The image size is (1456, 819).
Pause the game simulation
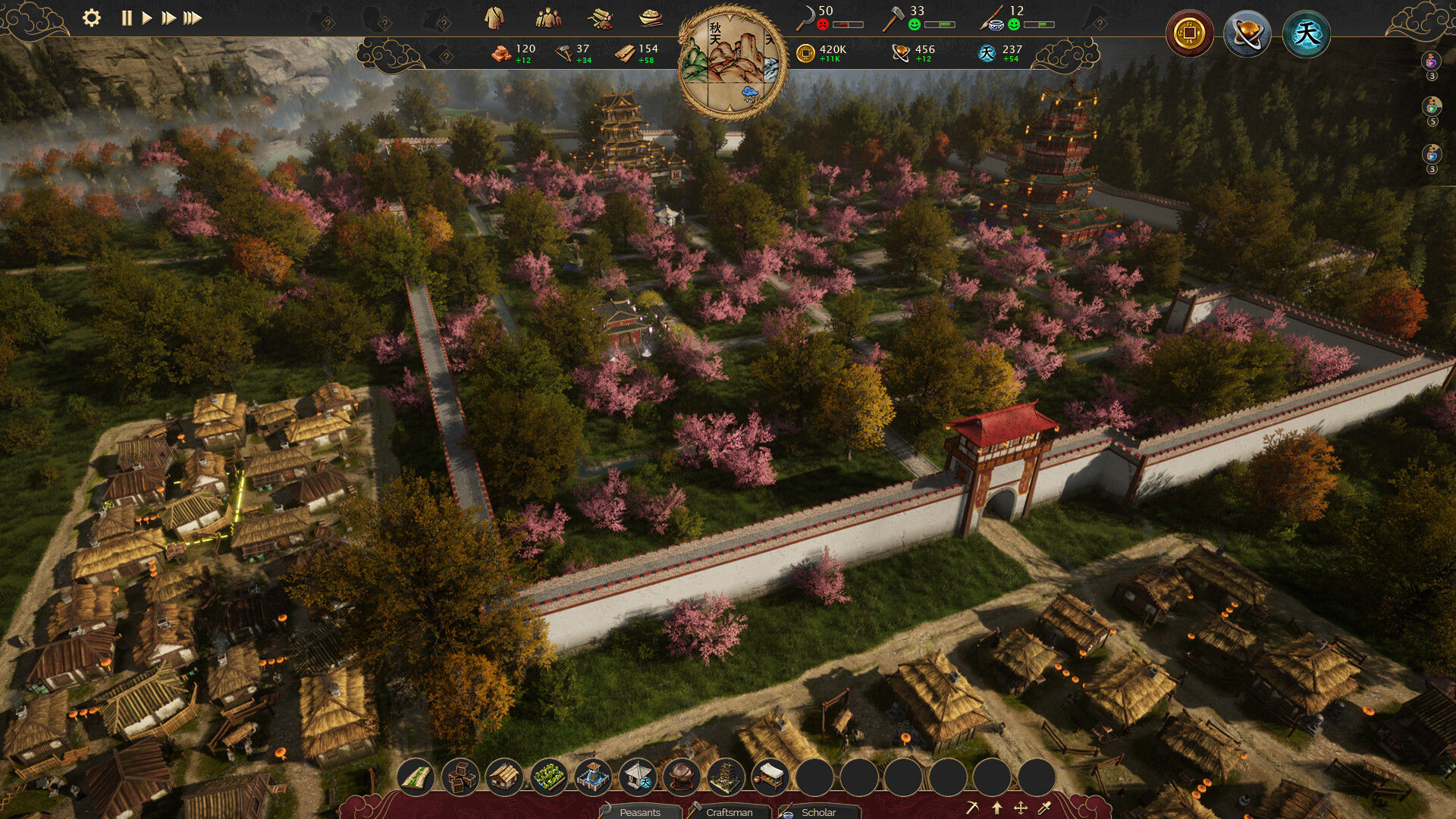[127, 17]
